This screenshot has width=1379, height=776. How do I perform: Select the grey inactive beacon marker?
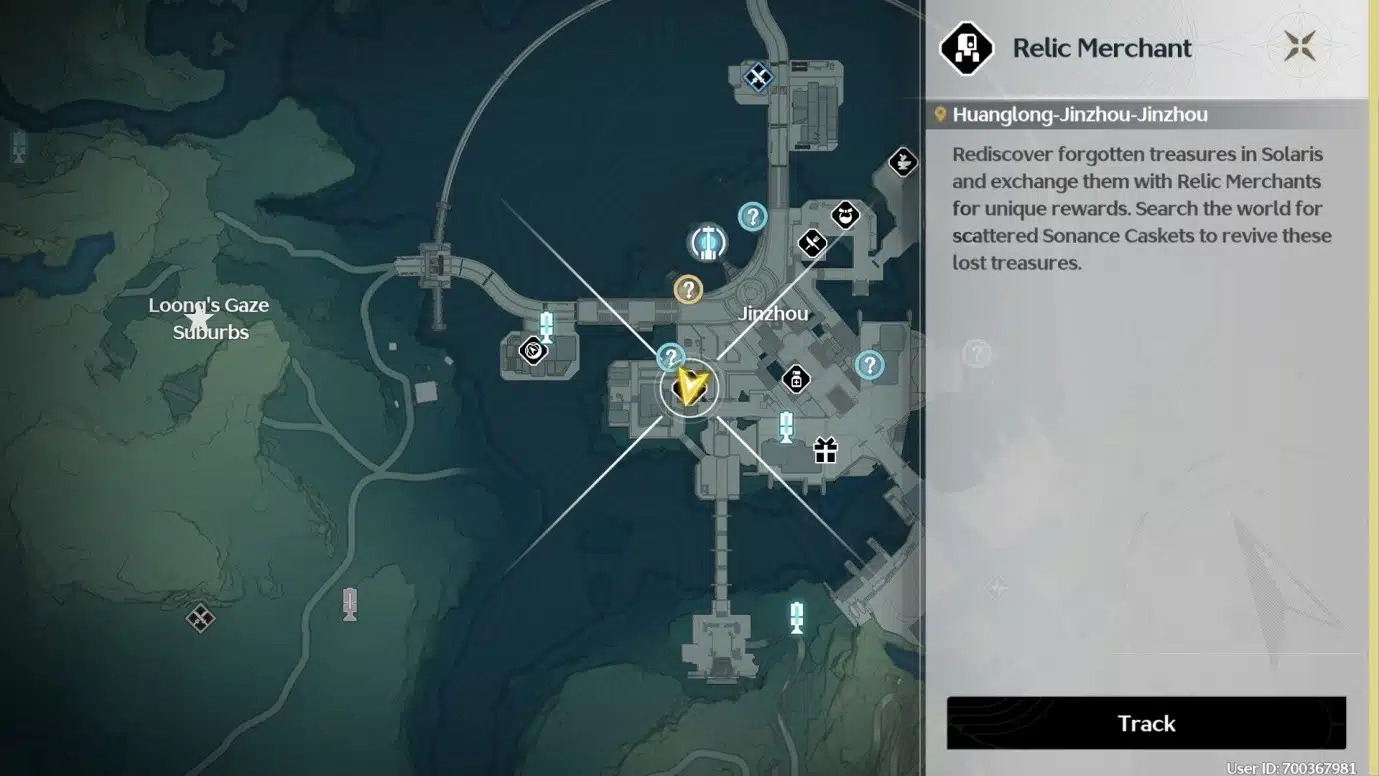pos(350,604)
